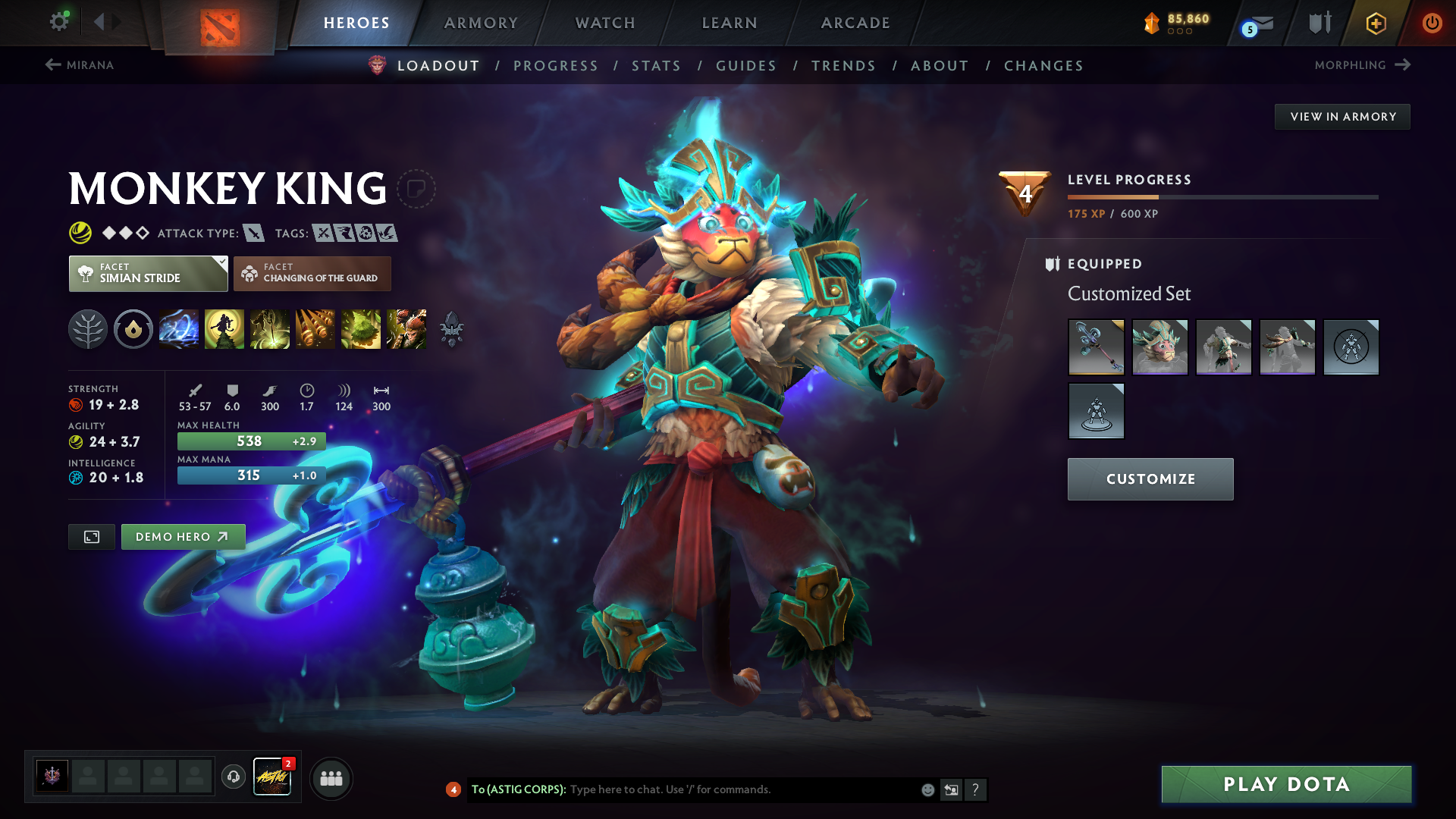Click View in Armory button
The image size is (1456, 819).
point(1342,117)
